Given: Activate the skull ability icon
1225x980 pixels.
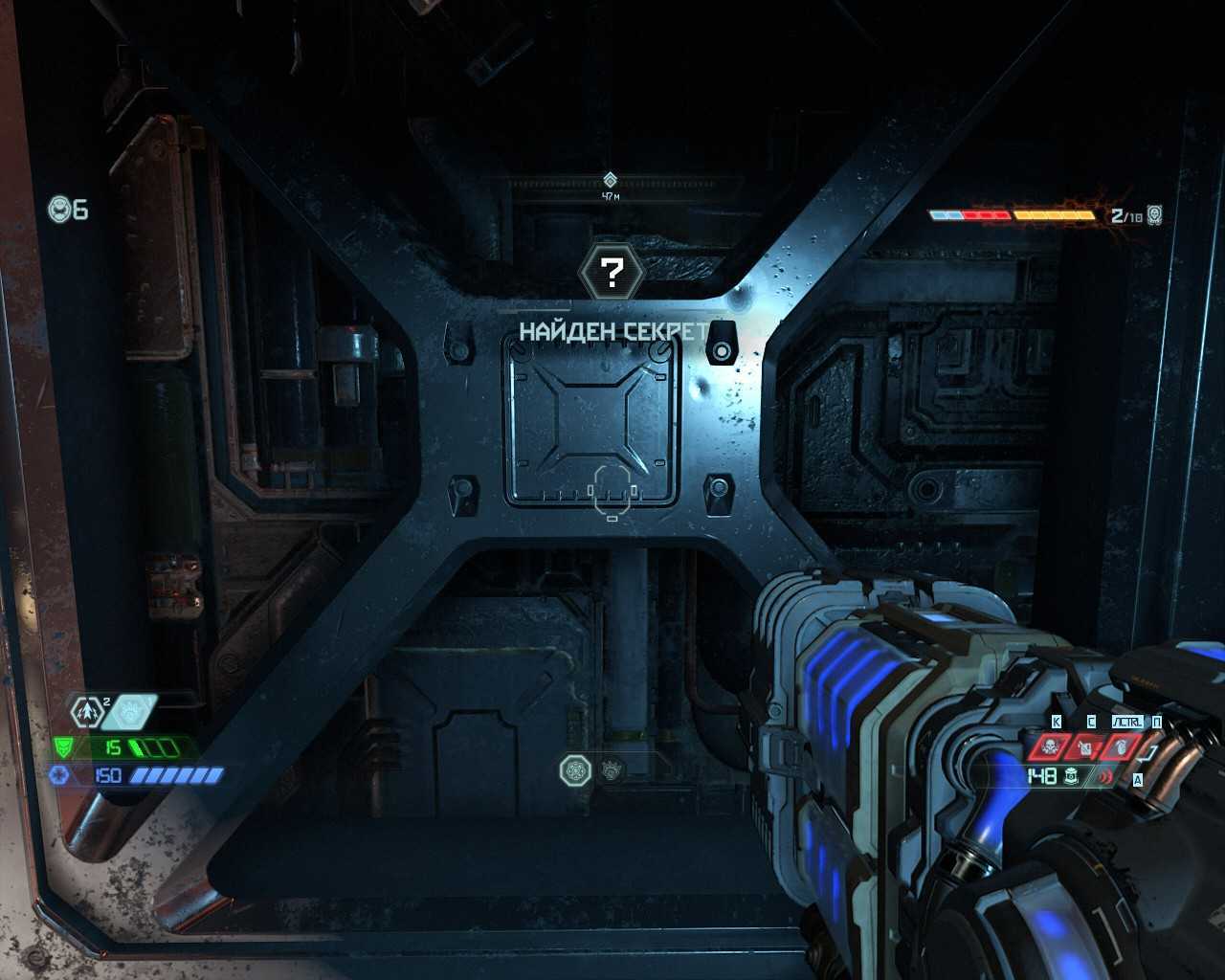Looking at the screenshot, I should [x=1049, y=746].
